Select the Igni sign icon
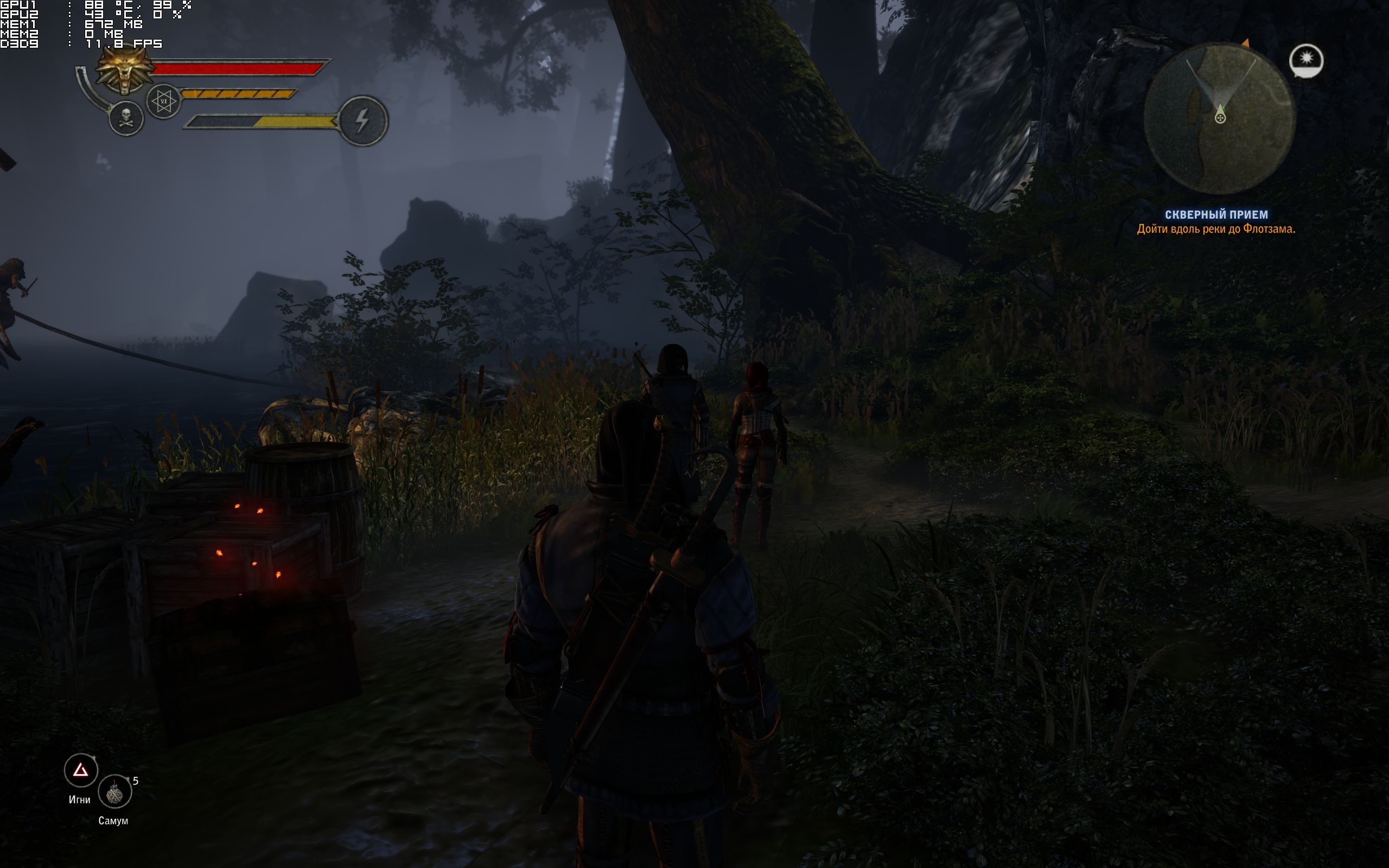Image resolution: width=1389 pixels, height=868 pixels. (81, 770)
